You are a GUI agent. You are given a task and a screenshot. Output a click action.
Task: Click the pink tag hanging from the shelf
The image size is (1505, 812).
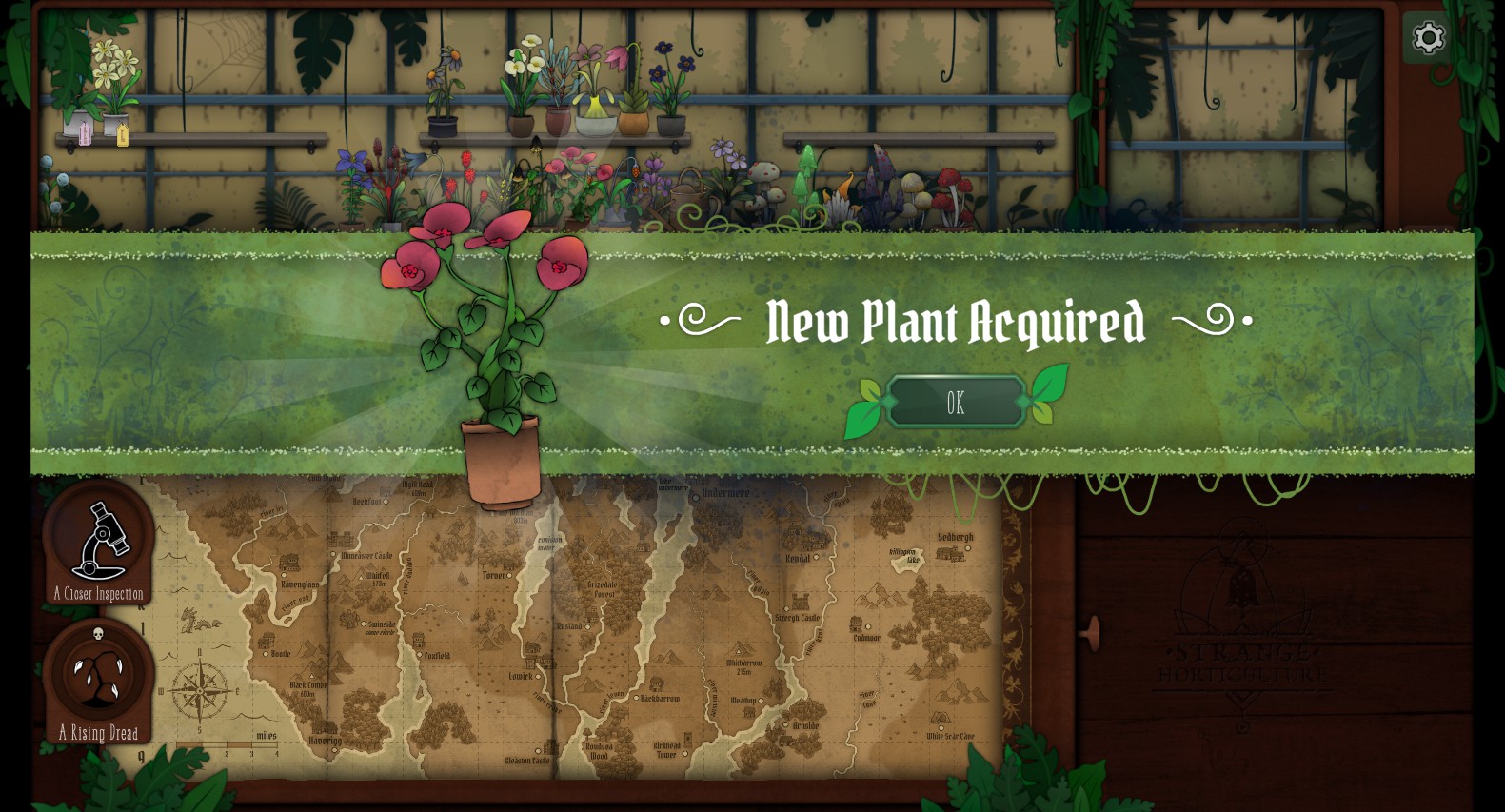(85, 135)
